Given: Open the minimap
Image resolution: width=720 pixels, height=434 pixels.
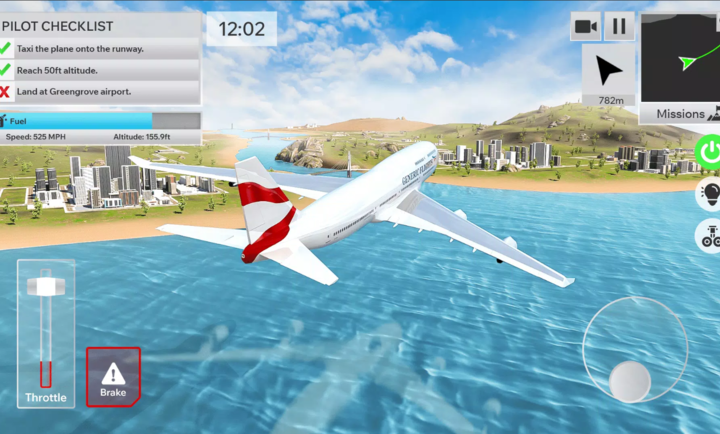Looking at the screenshot, I should pyautogui.click(x=680, y=57).
